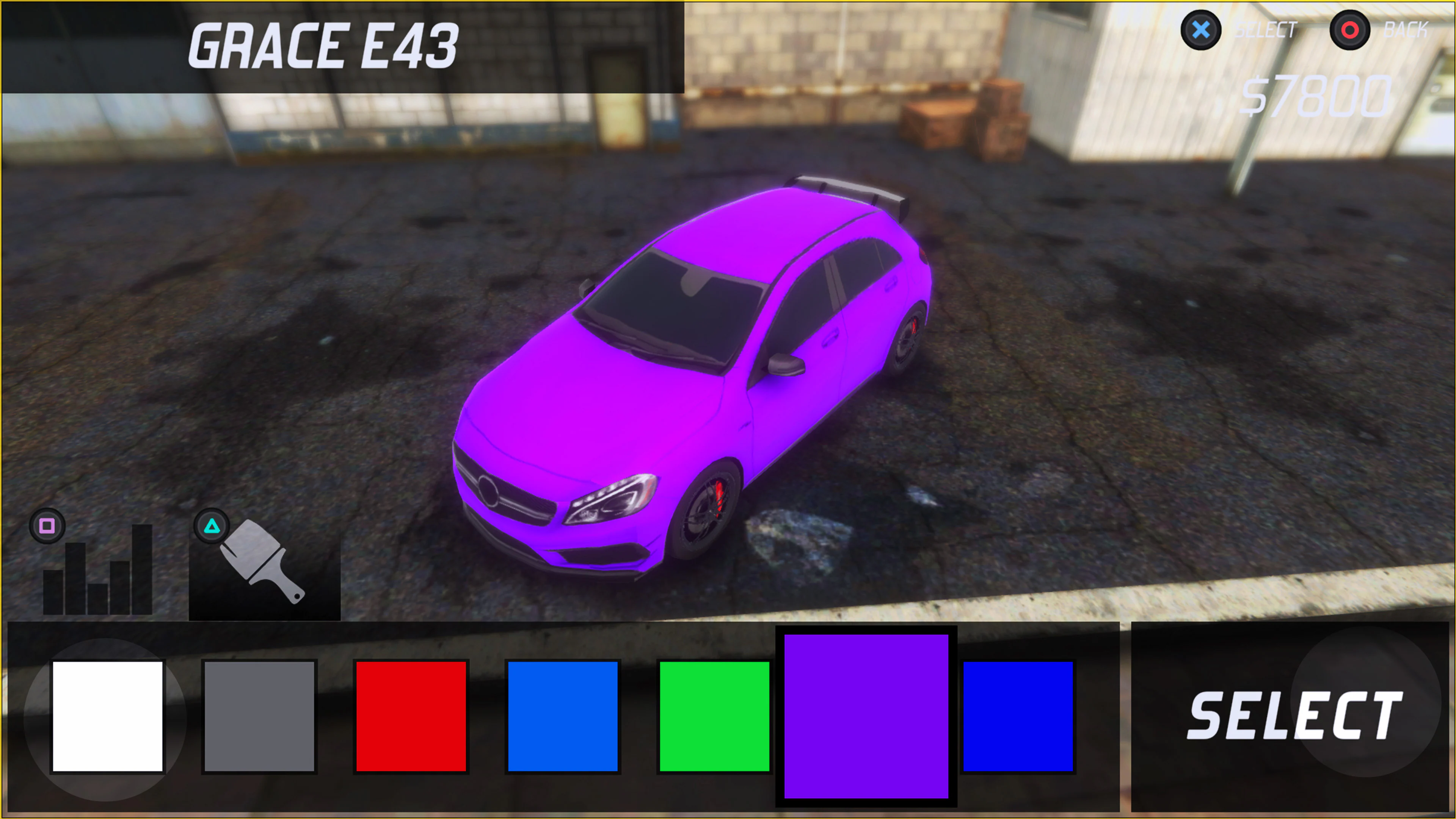Click the blue X controller button icon
The width and height of the screenshot is (1456, 819).
tap(1201, 31)
